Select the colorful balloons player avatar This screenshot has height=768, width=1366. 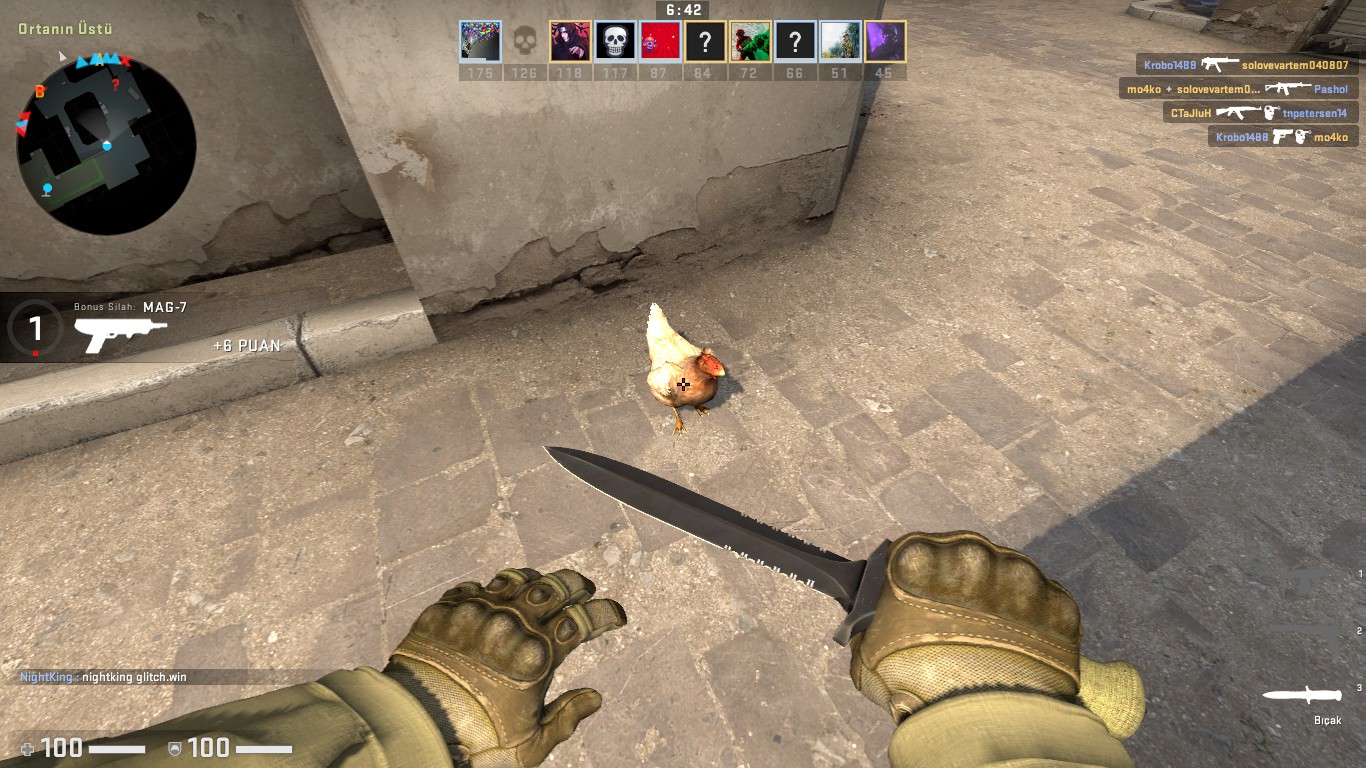point(480,42)
